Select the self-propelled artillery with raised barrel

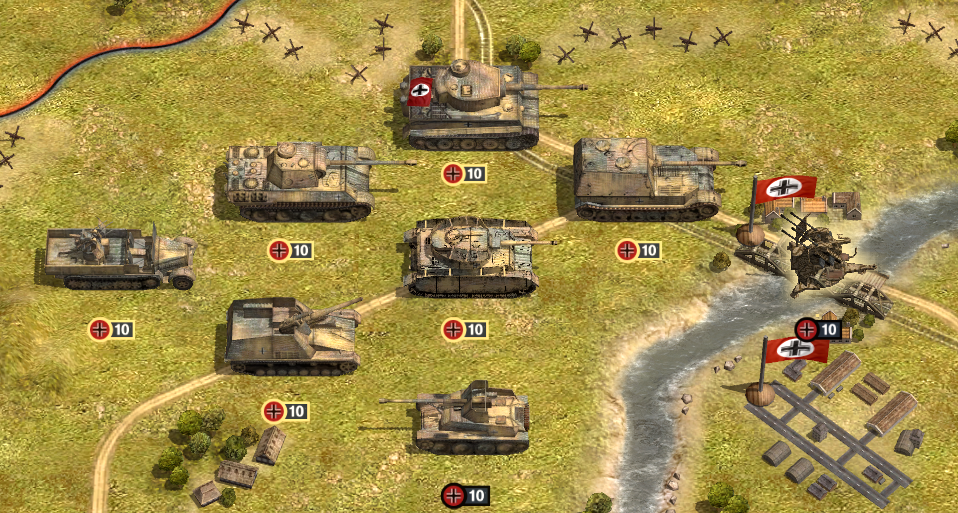[292, 336]
